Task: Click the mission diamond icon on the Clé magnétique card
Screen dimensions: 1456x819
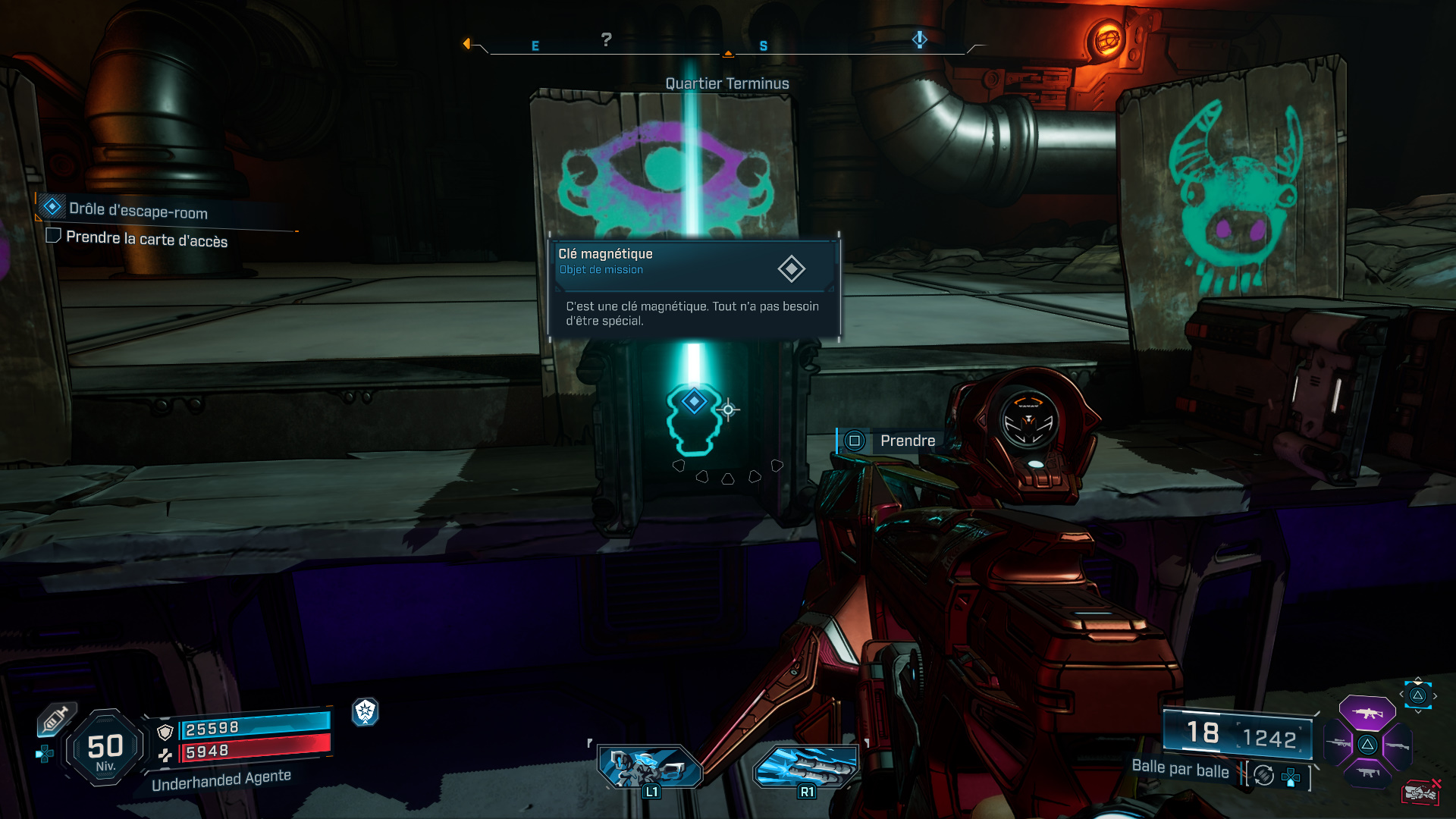Action: [792, 268]
